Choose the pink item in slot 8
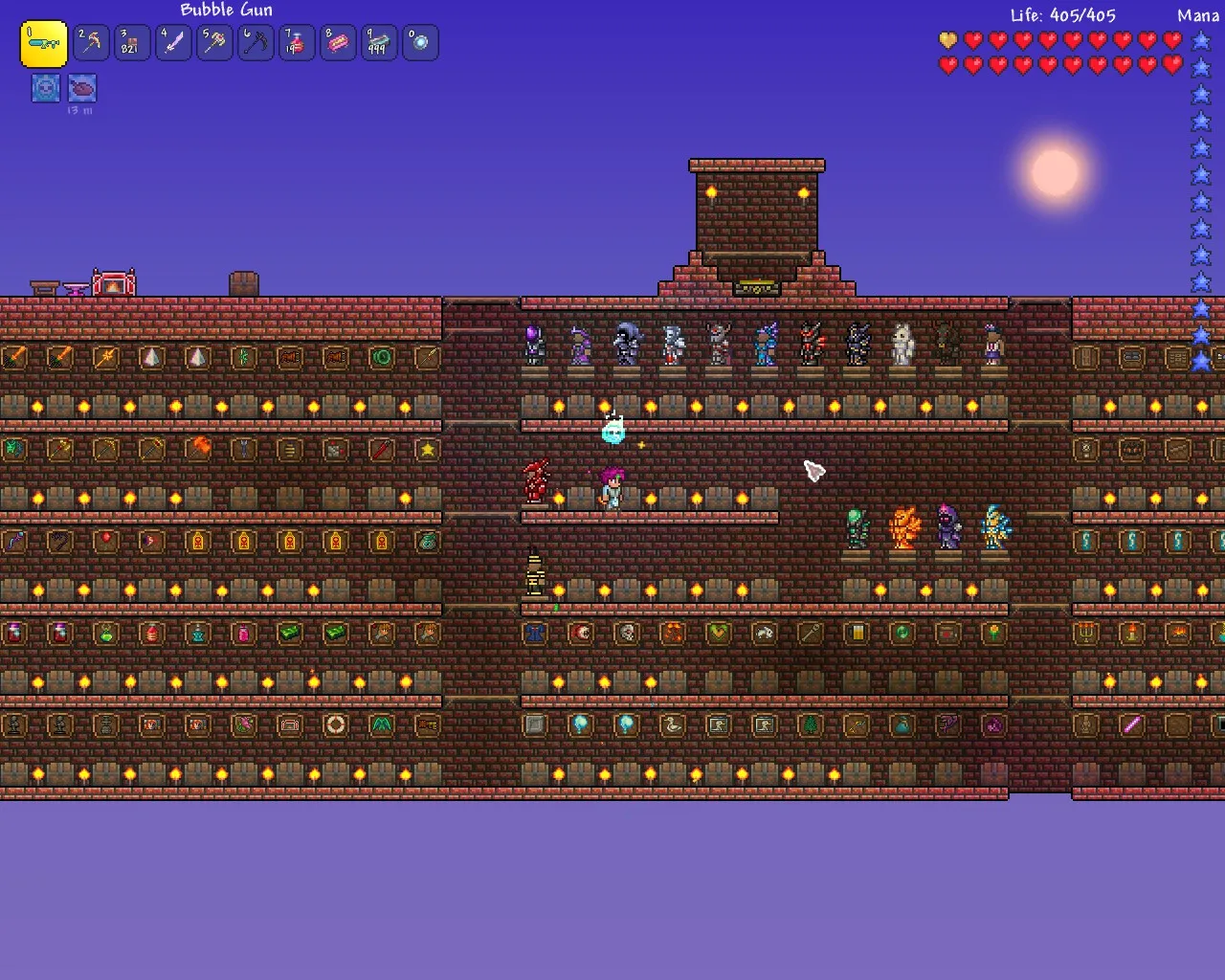 339,43
